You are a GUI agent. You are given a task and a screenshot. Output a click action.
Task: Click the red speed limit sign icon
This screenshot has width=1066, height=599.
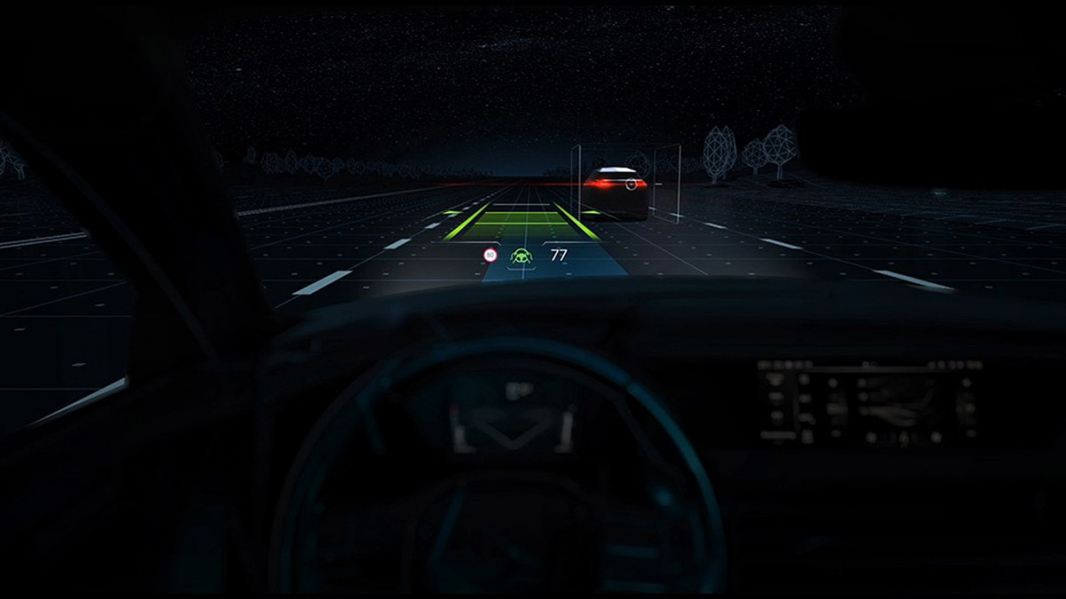(490, 255)
